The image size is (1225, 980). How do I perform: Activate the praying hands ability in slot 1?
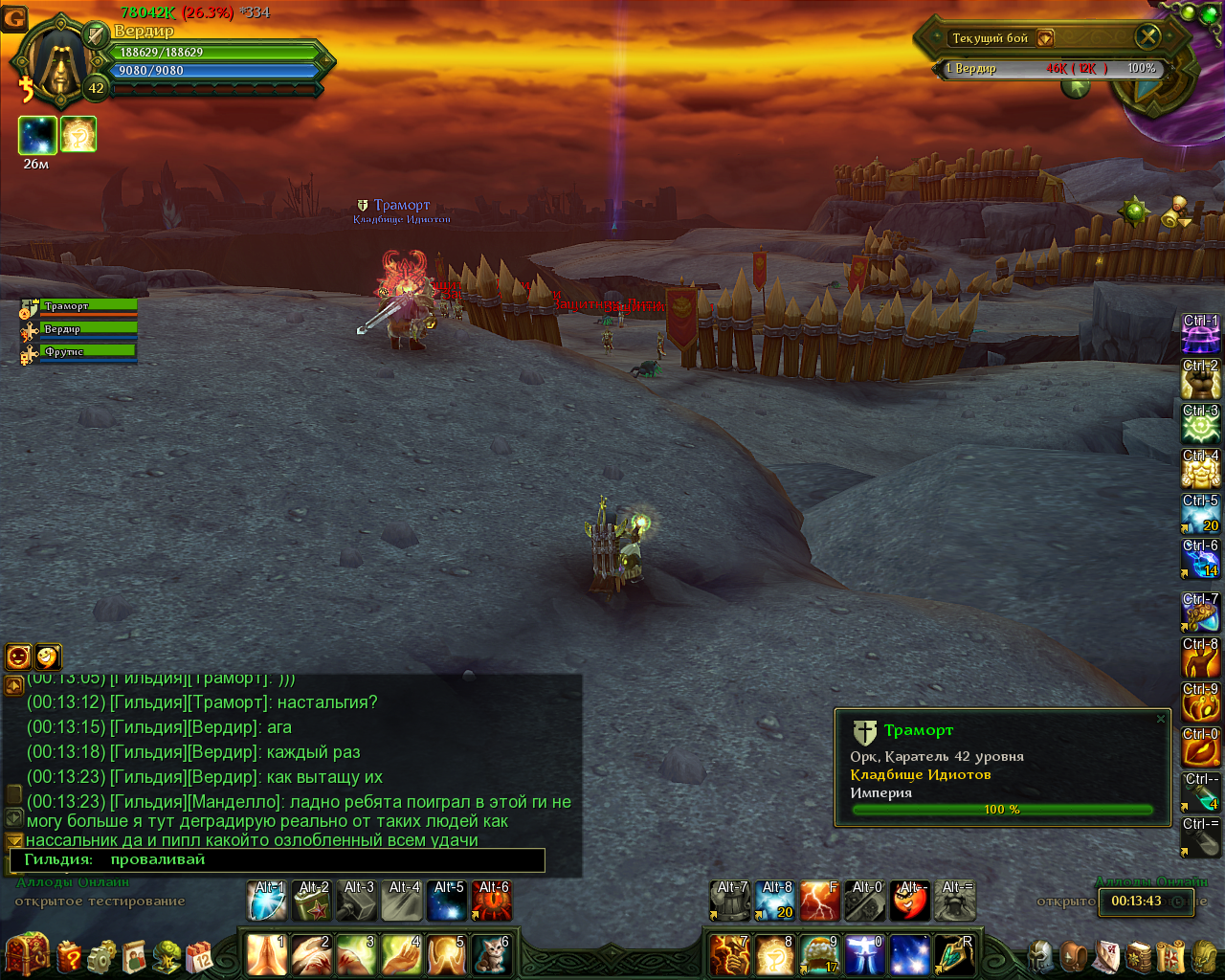266,954
